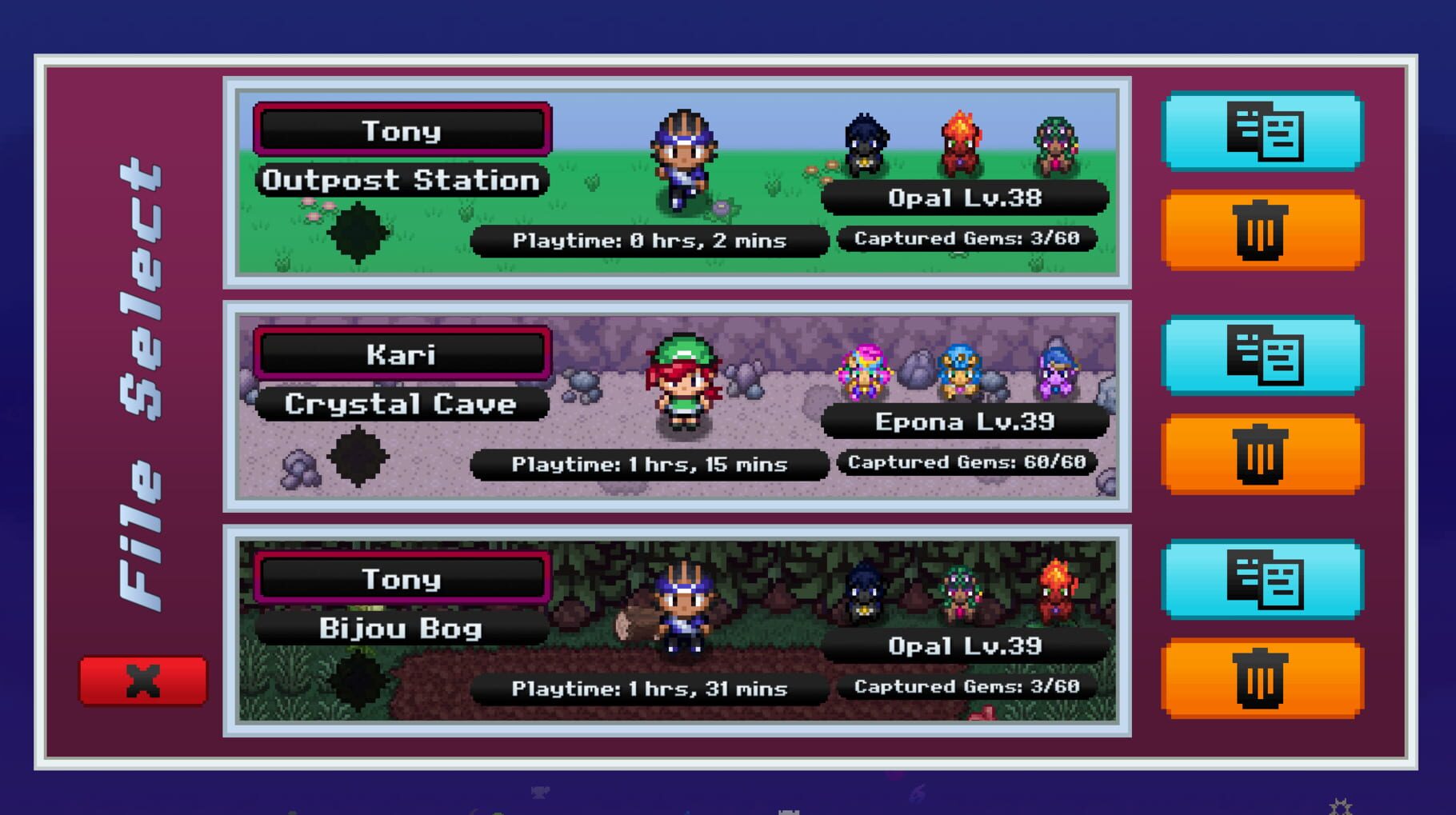Click the Tony name plate in the first slot
The image size is (1456, 815).
402,130
